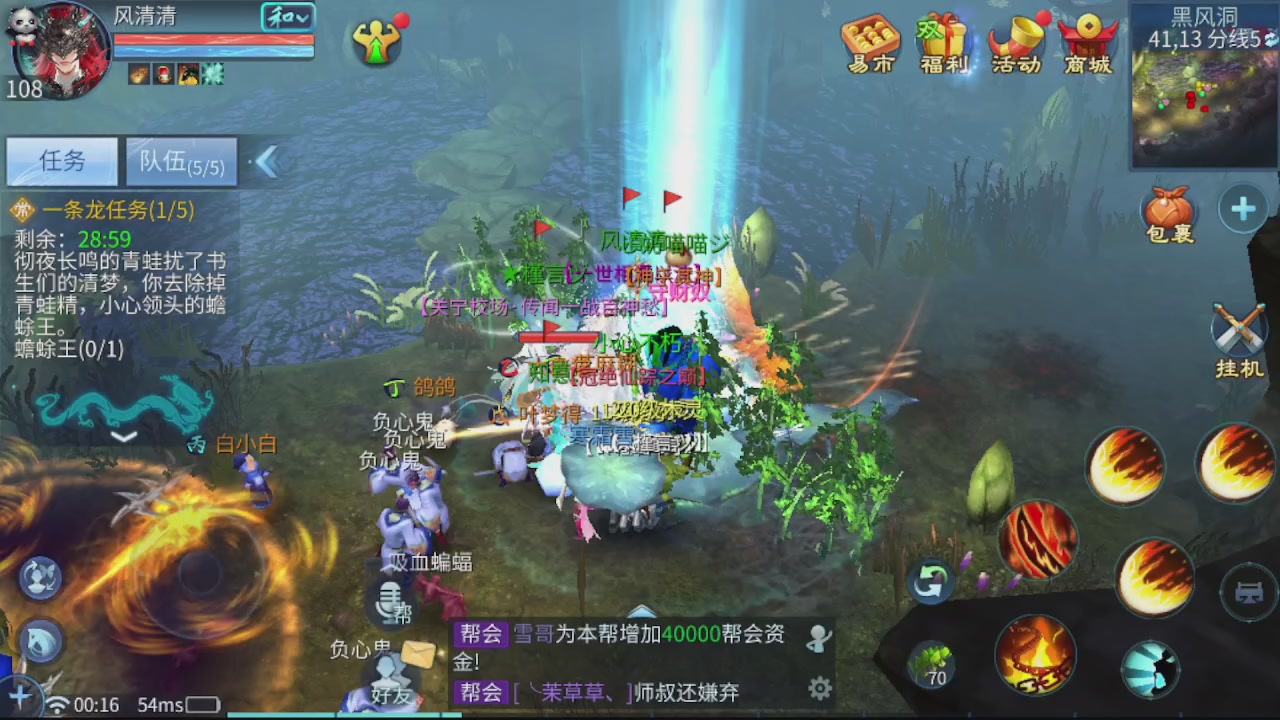This screenshot has width=1280, height=720.
Task: Collapse the quest panel with the left arrow
Action: pos(266,160)
